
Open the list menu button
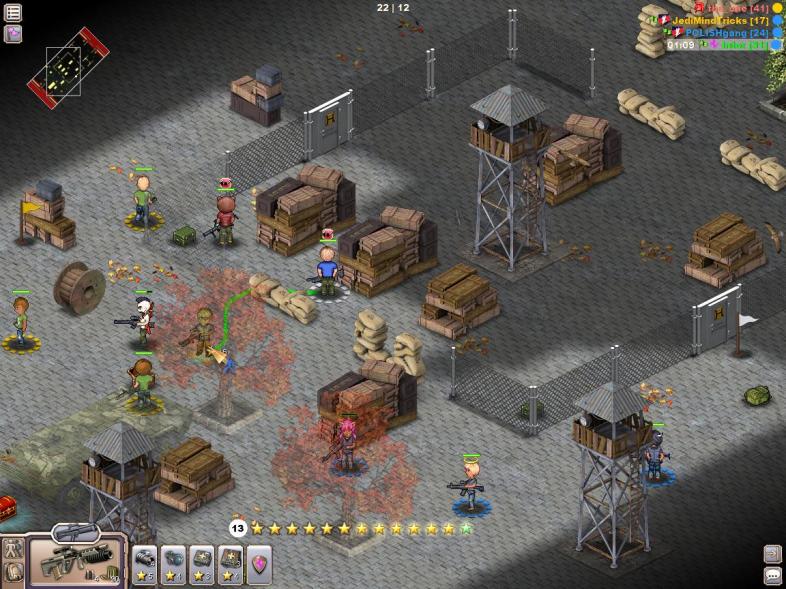click(13, 13)
